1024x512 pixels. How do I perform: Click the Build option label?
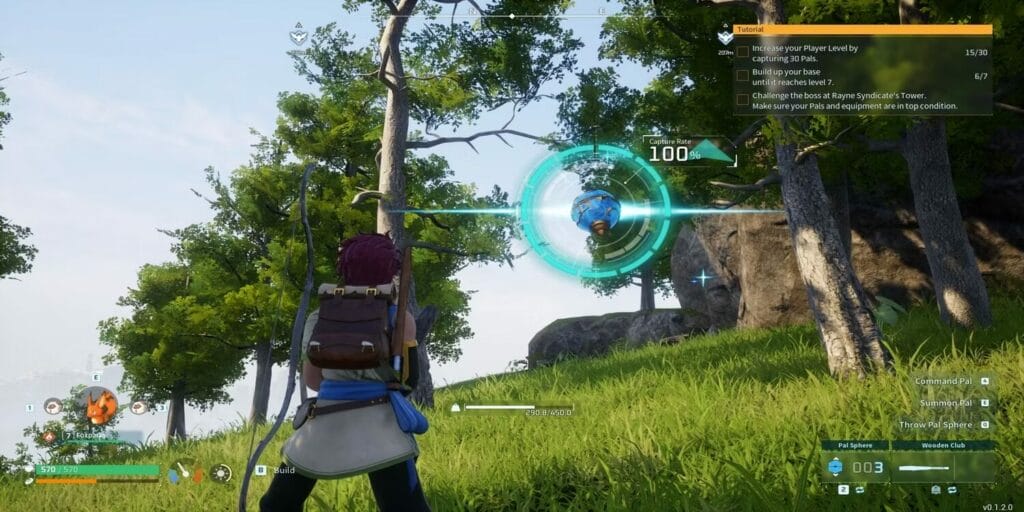pos(284,469)
